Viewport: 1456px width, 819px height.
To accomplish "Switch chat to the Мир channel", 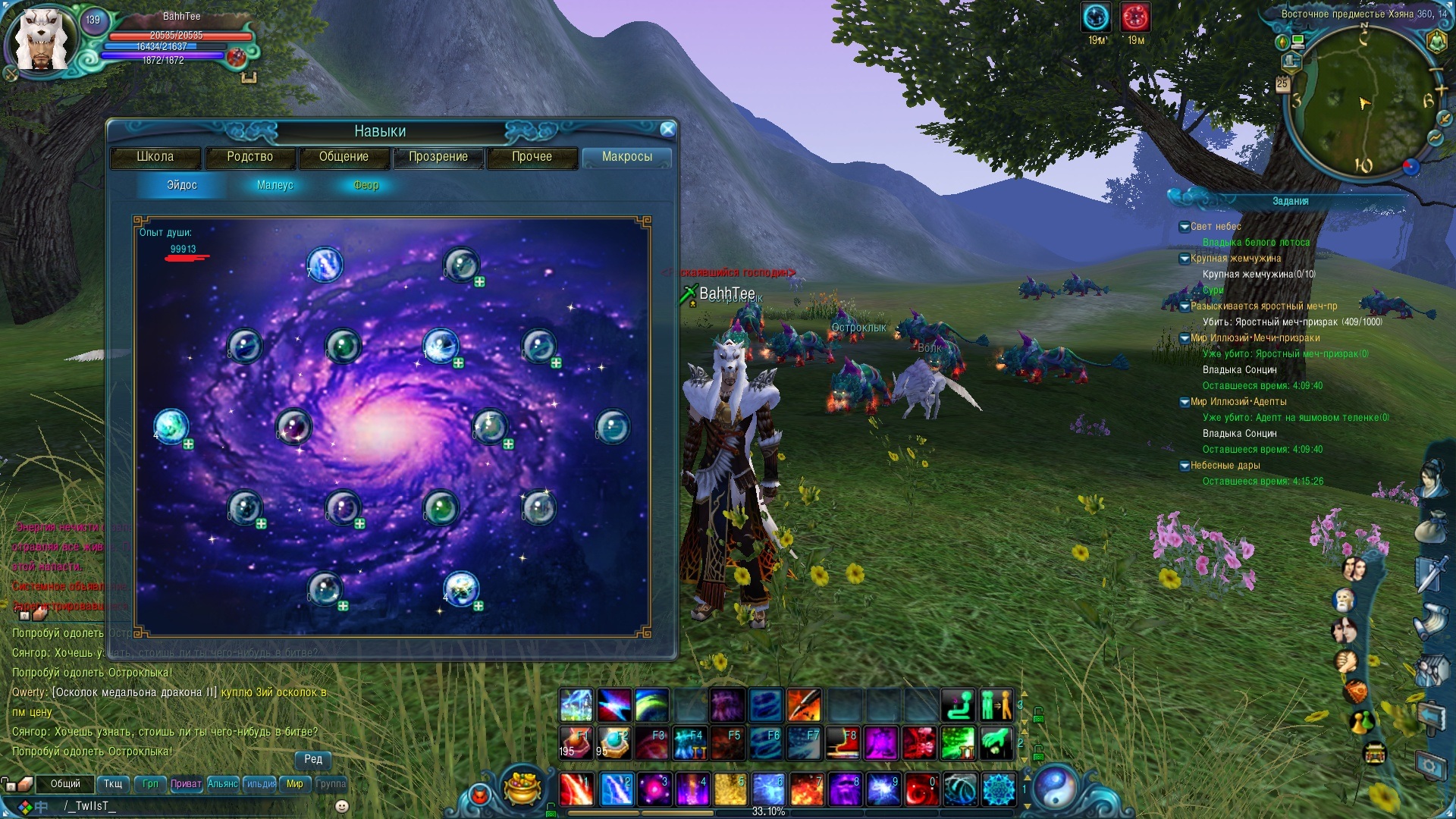I will click(294, 784).
